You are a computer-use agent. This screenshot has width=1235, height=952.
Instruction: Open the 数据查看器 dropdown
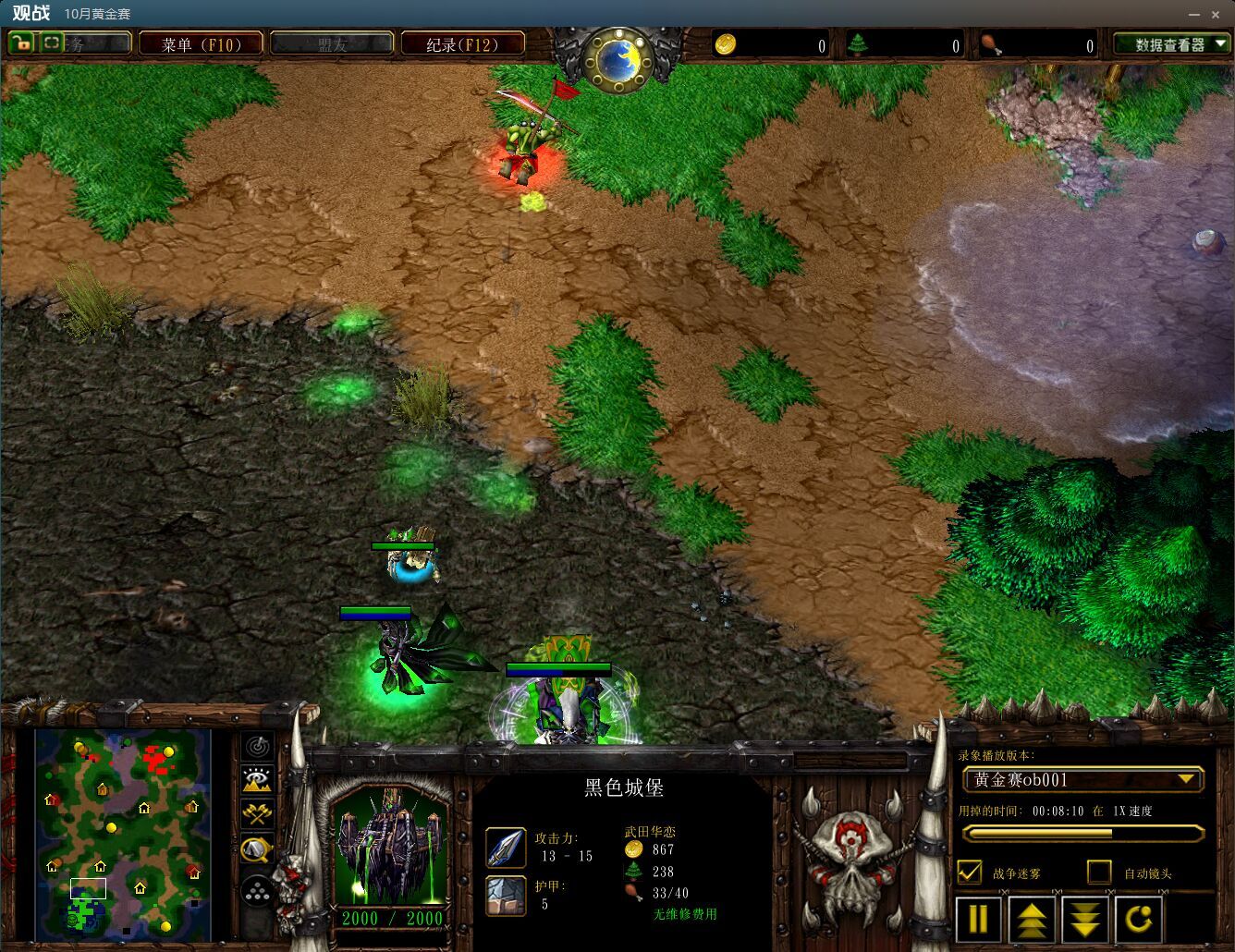click(x=1172, y=44)
